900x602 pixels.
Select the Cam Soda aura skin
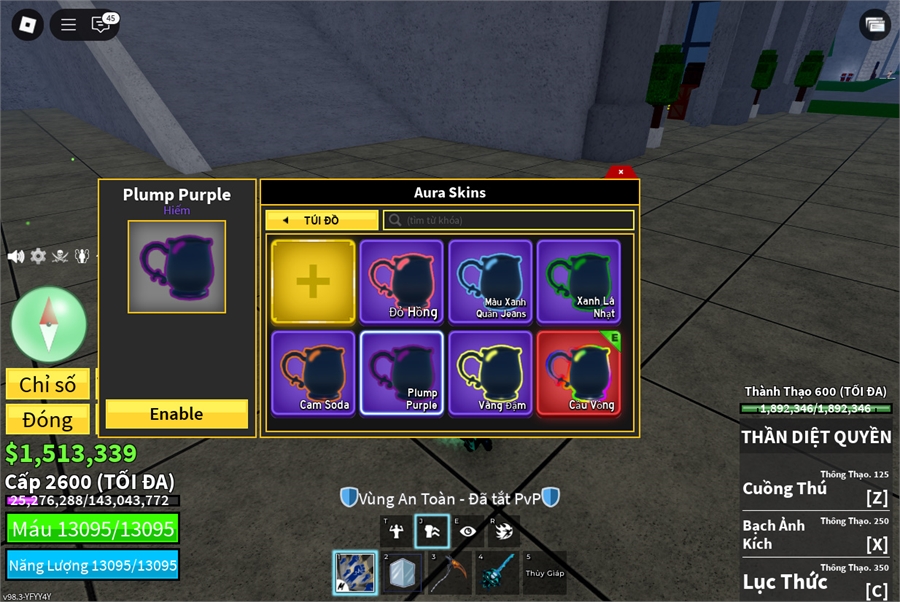pyautogui.click(x=313, y=373)
